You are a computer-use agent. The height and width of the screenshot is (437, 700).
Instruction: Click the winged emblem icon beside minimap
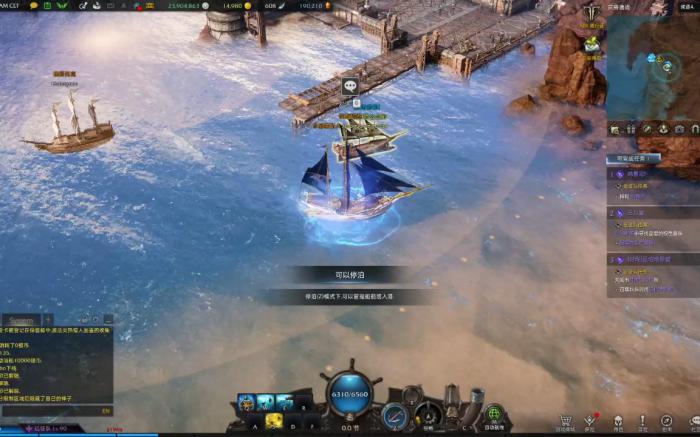(591, 14)
